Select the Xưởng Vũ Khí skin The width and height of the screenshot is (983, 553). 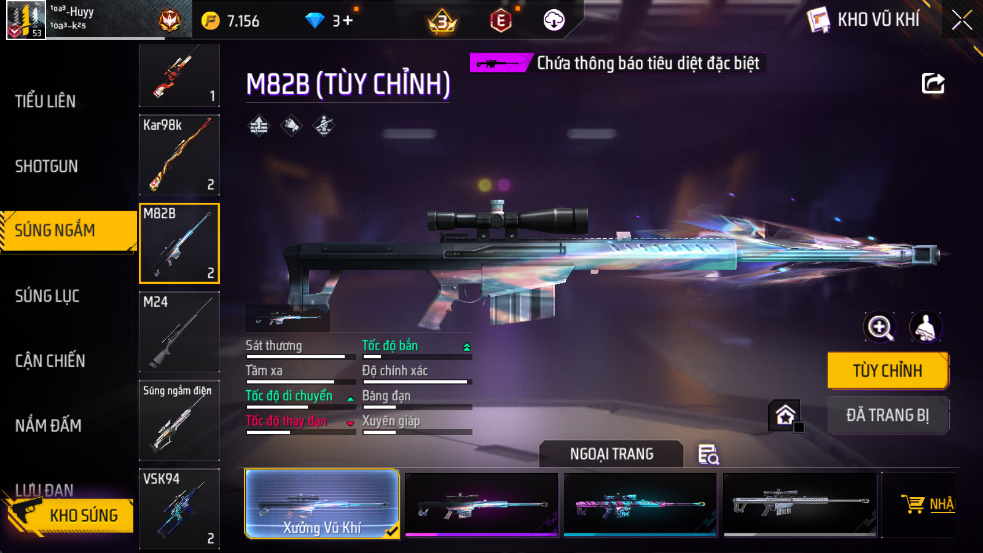[x=322, y=505]
